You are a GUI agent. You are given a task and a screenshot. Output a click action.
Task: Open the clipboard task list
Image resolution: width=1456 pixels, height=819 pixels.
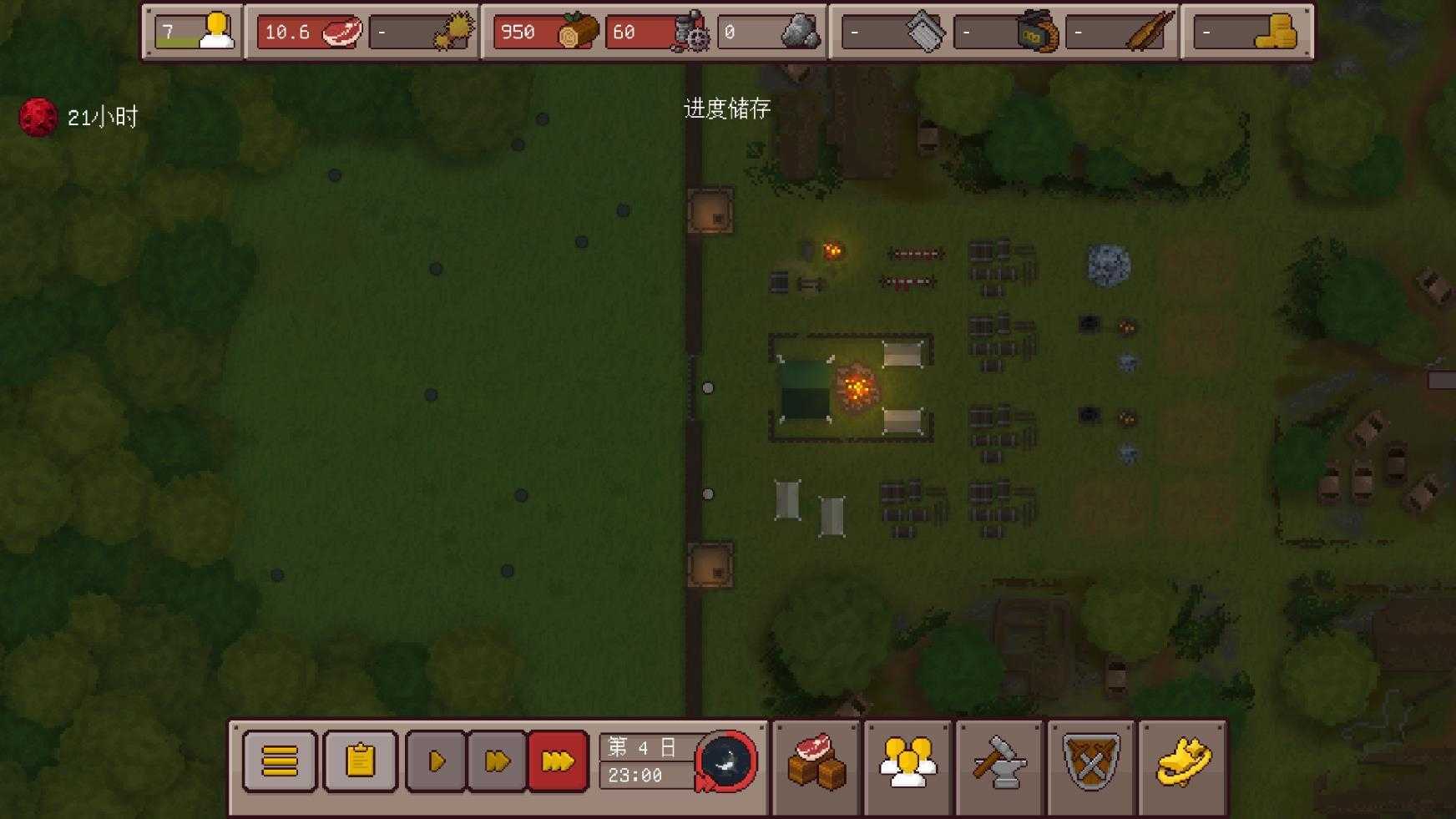360,761
